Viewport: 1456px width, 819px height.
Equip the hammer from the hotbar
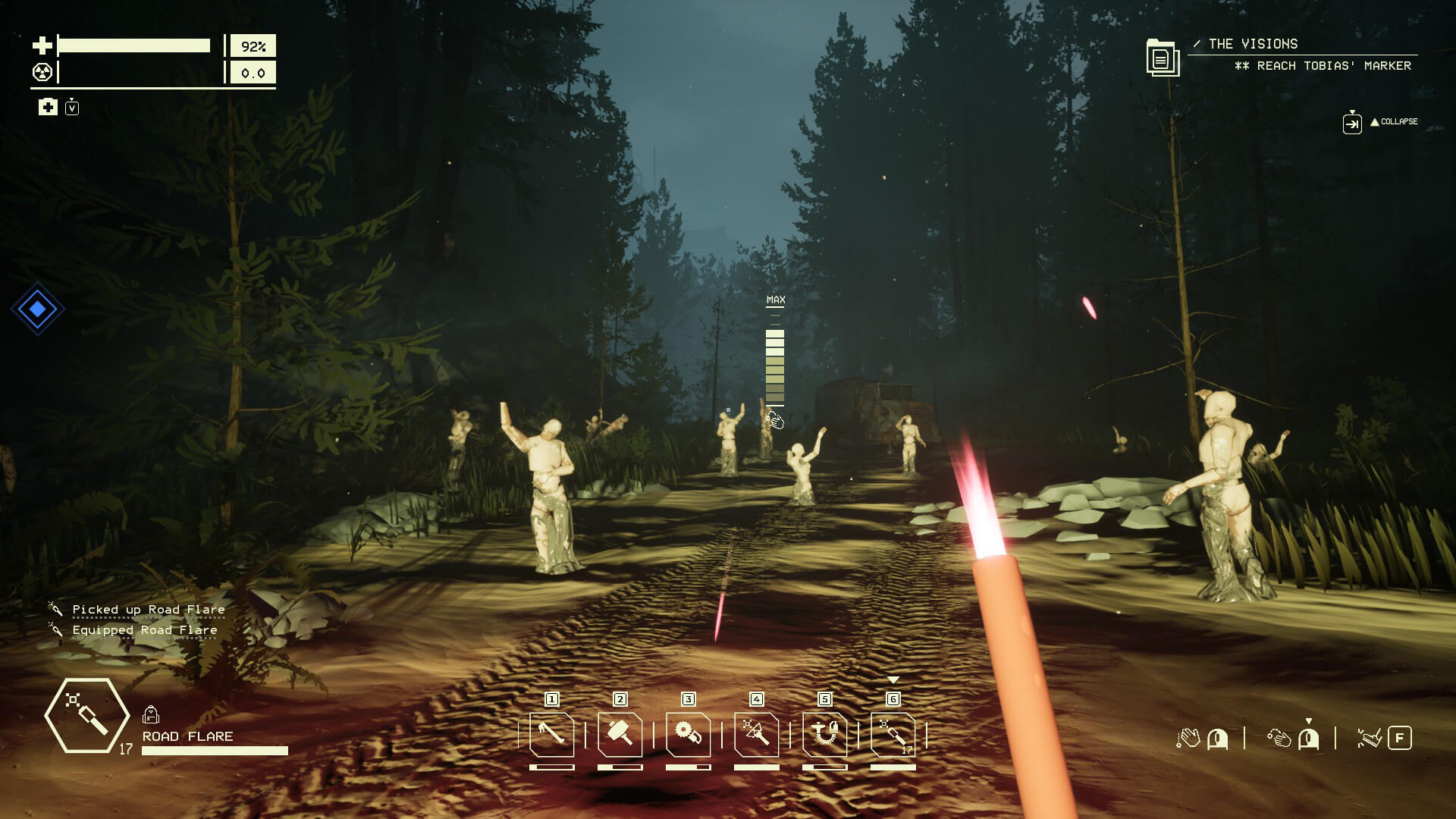point(620,734)
